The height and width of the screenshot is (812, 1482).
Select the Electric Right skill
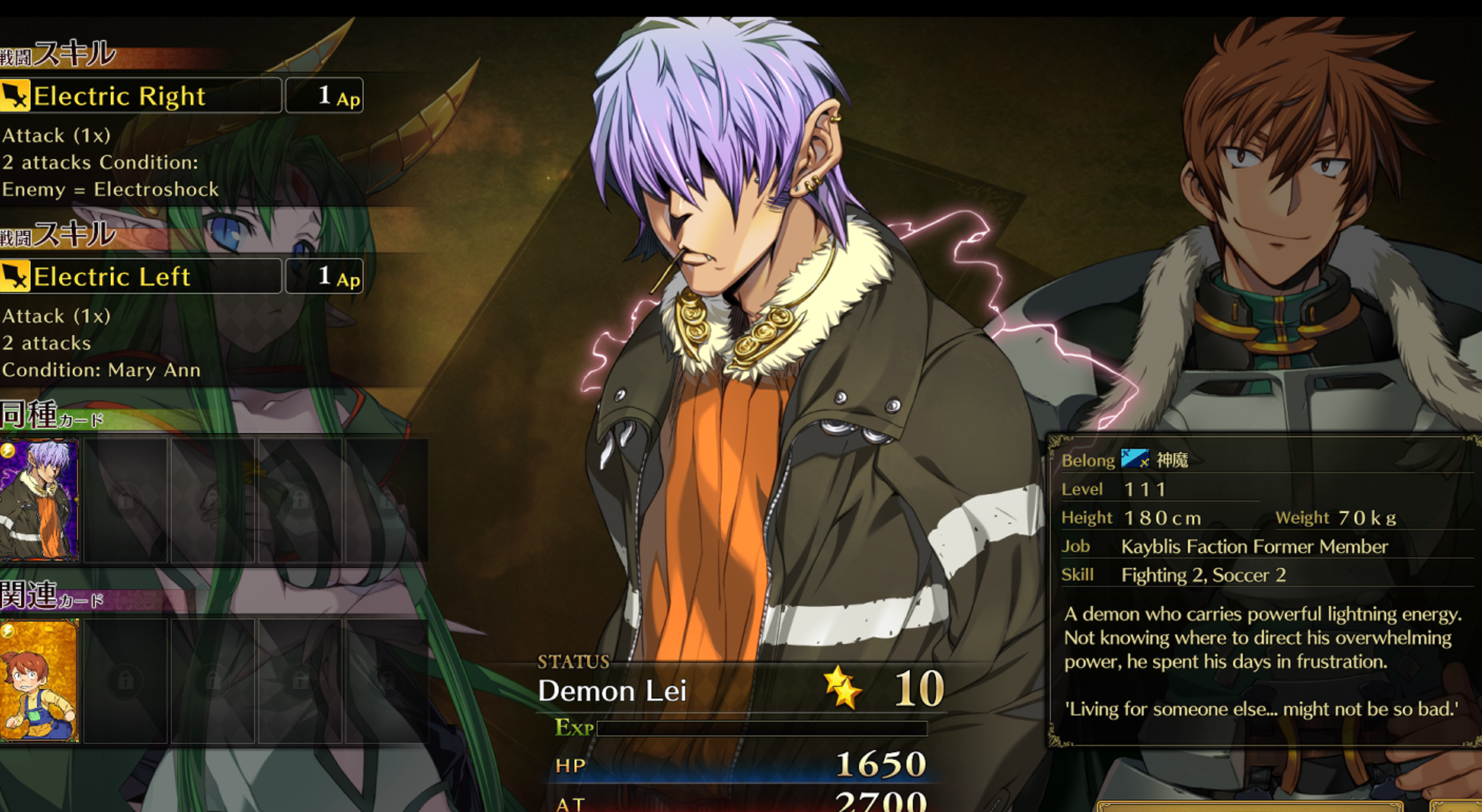141,96
